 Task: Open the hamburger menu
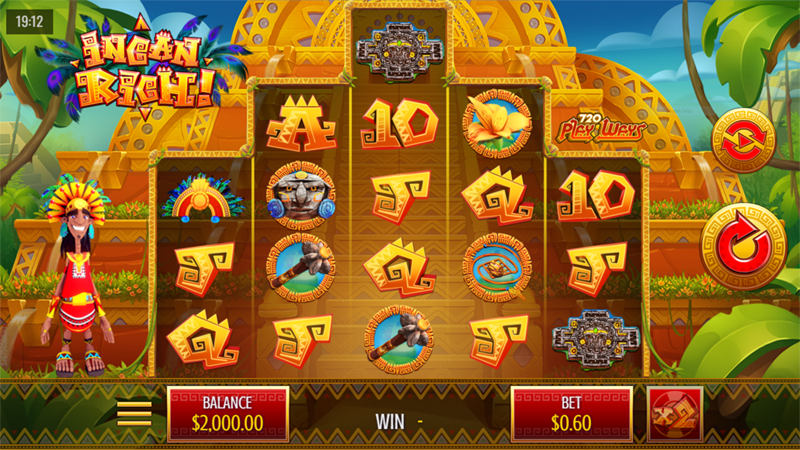[135, 412]
